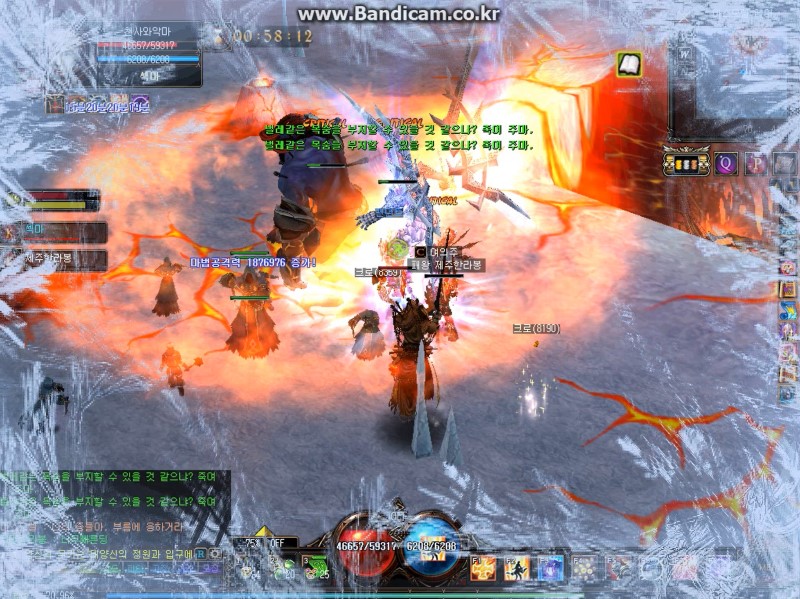Use the green potion with count 25
Image resolution: width=800 pixels, height=599 pixels.
pos(316,567)
